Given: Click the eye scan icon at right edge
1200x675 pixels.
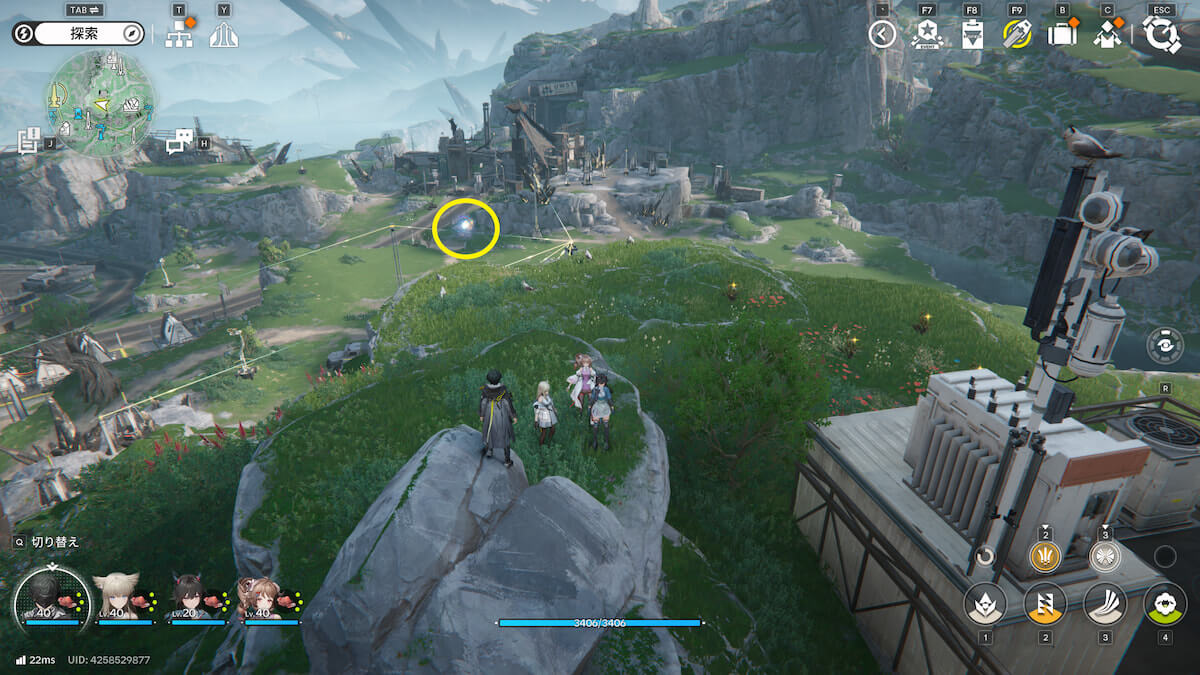Looking at the screenshot, I should pos(1166,345).
